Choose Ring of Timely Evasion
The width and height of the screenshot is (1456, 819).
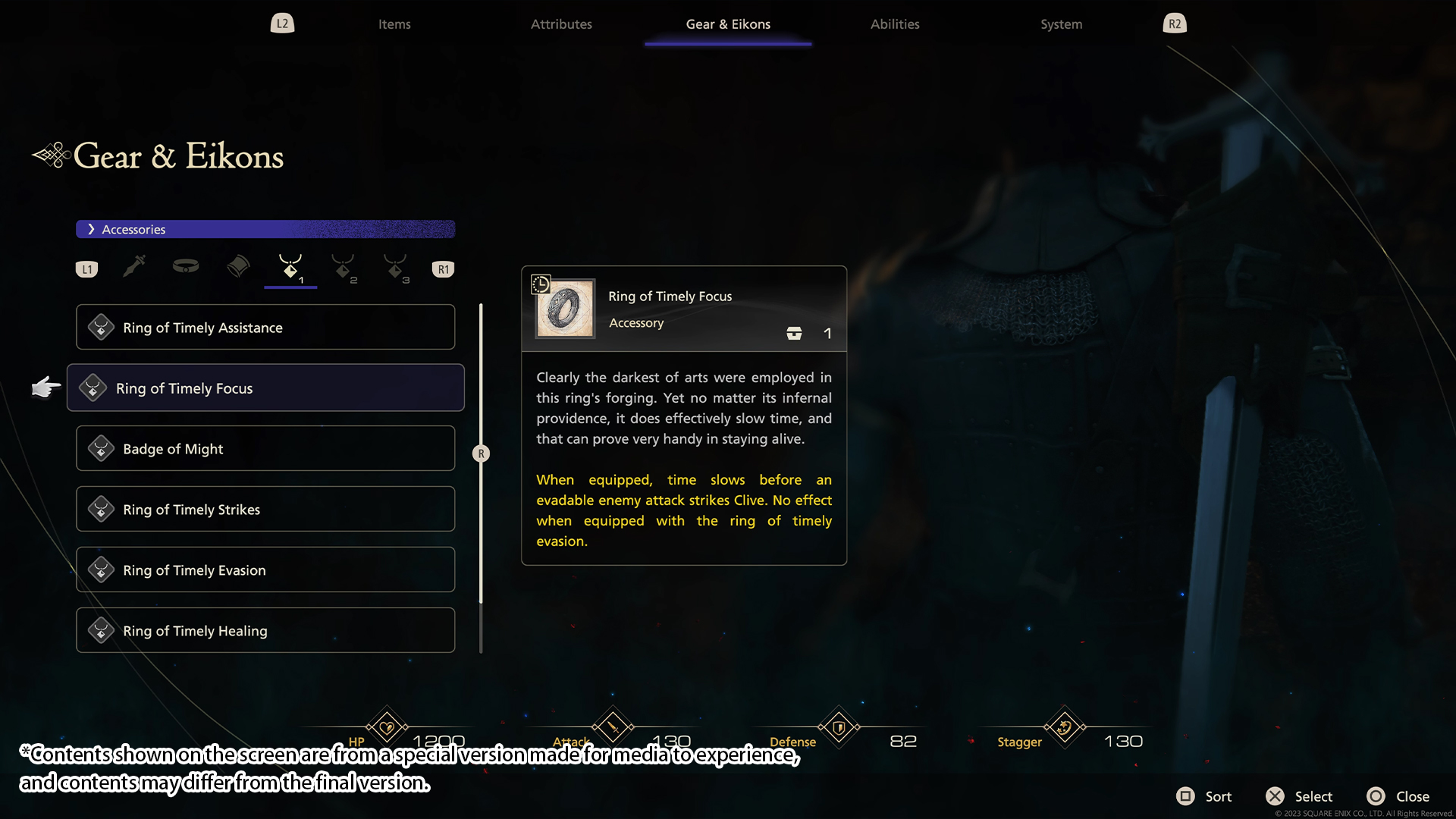tap(265, 570)
